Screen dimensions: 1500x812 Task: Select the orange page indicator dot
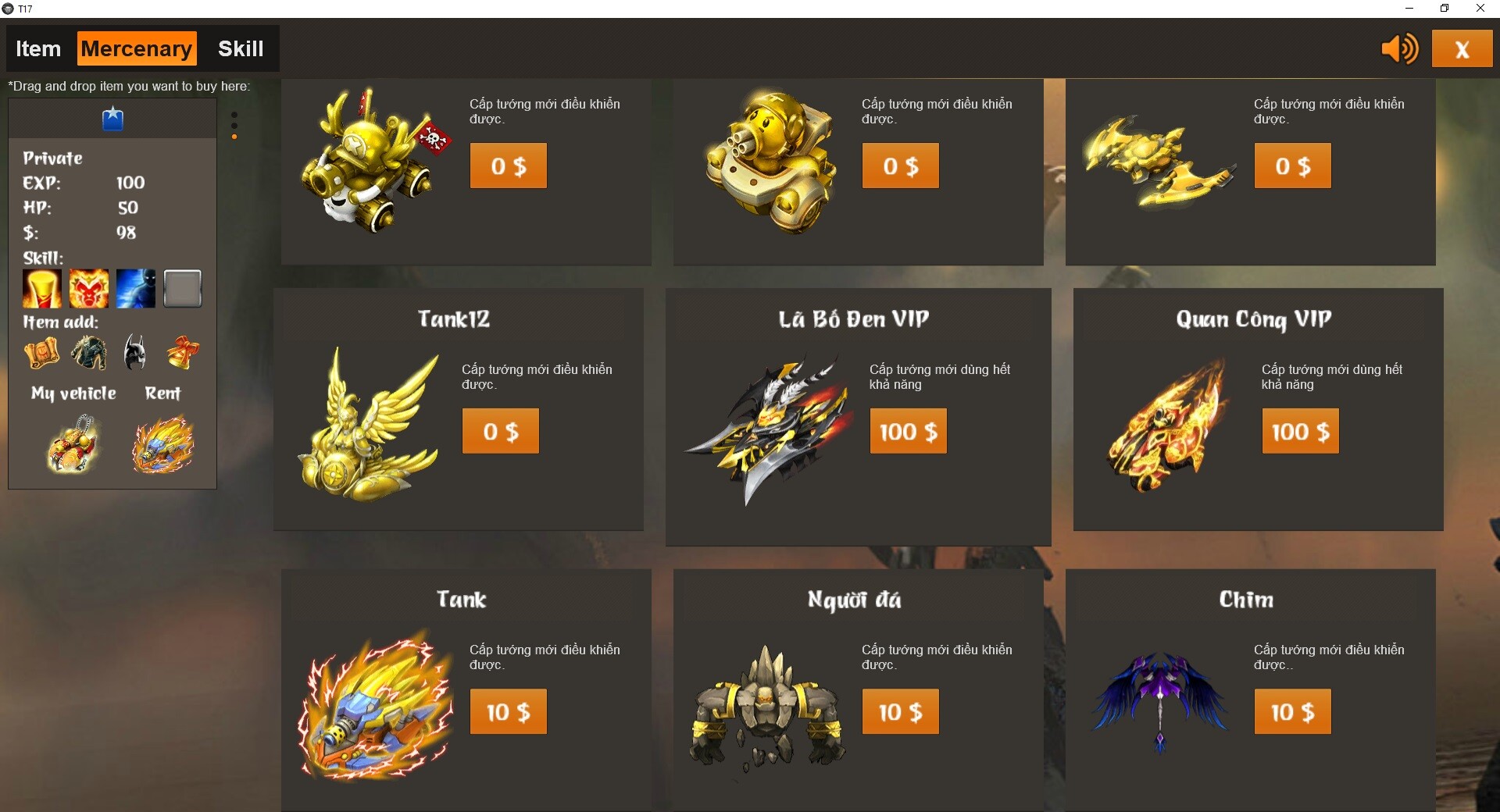234,137
